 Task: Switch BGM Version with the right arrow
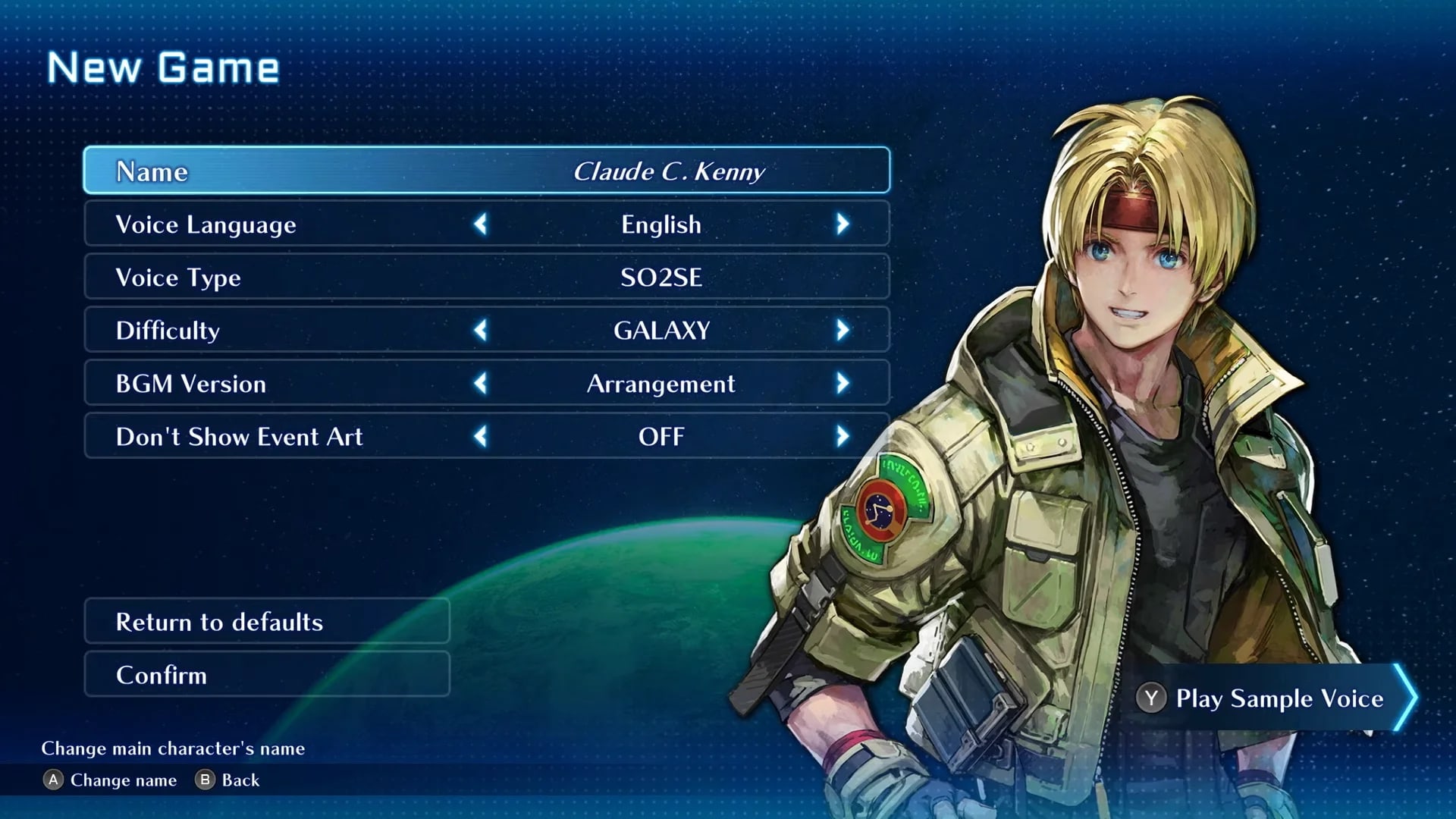(x=842, y=384)
